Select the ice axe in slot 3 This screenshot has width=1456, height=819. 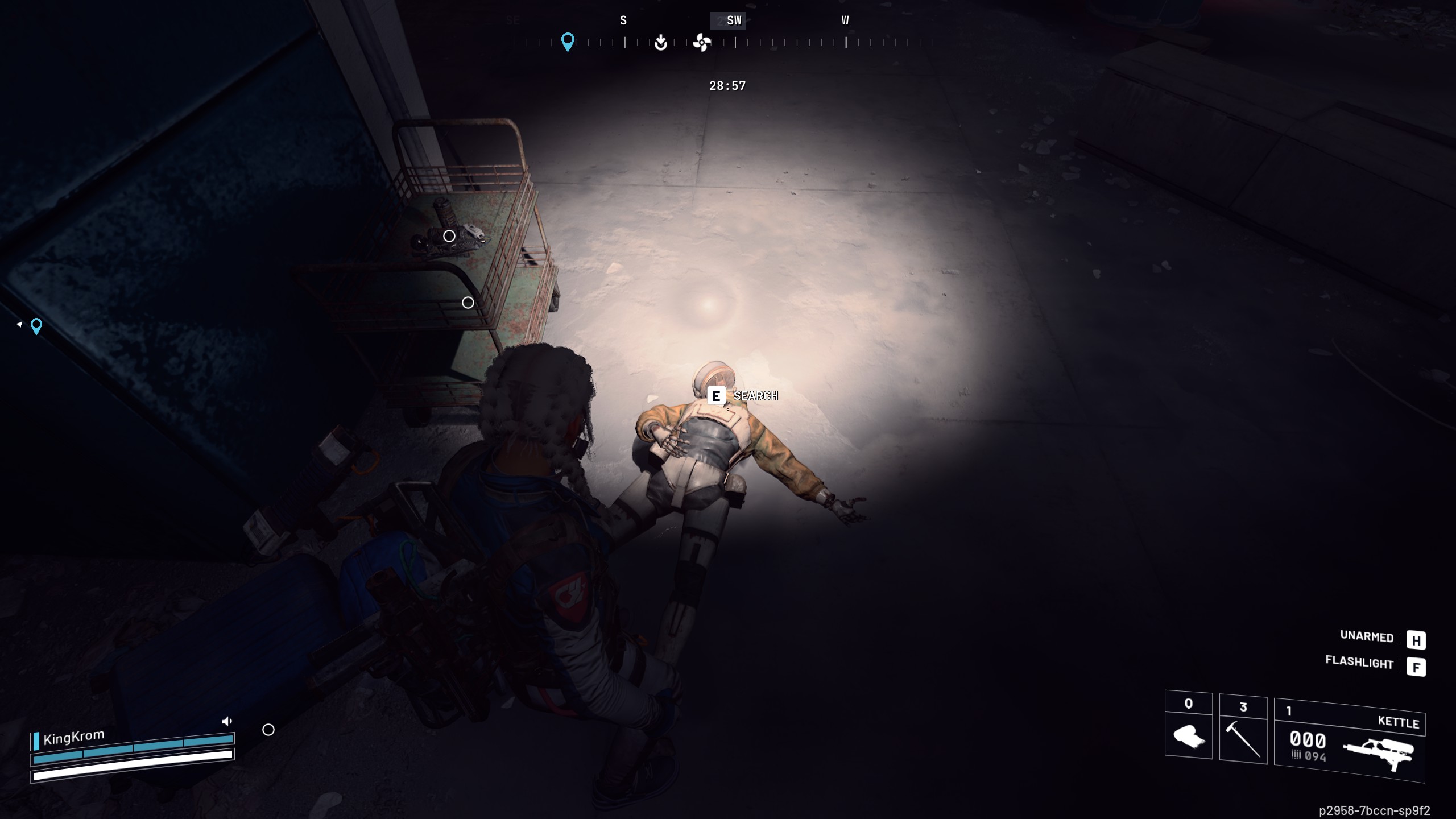pos(1243,741)
